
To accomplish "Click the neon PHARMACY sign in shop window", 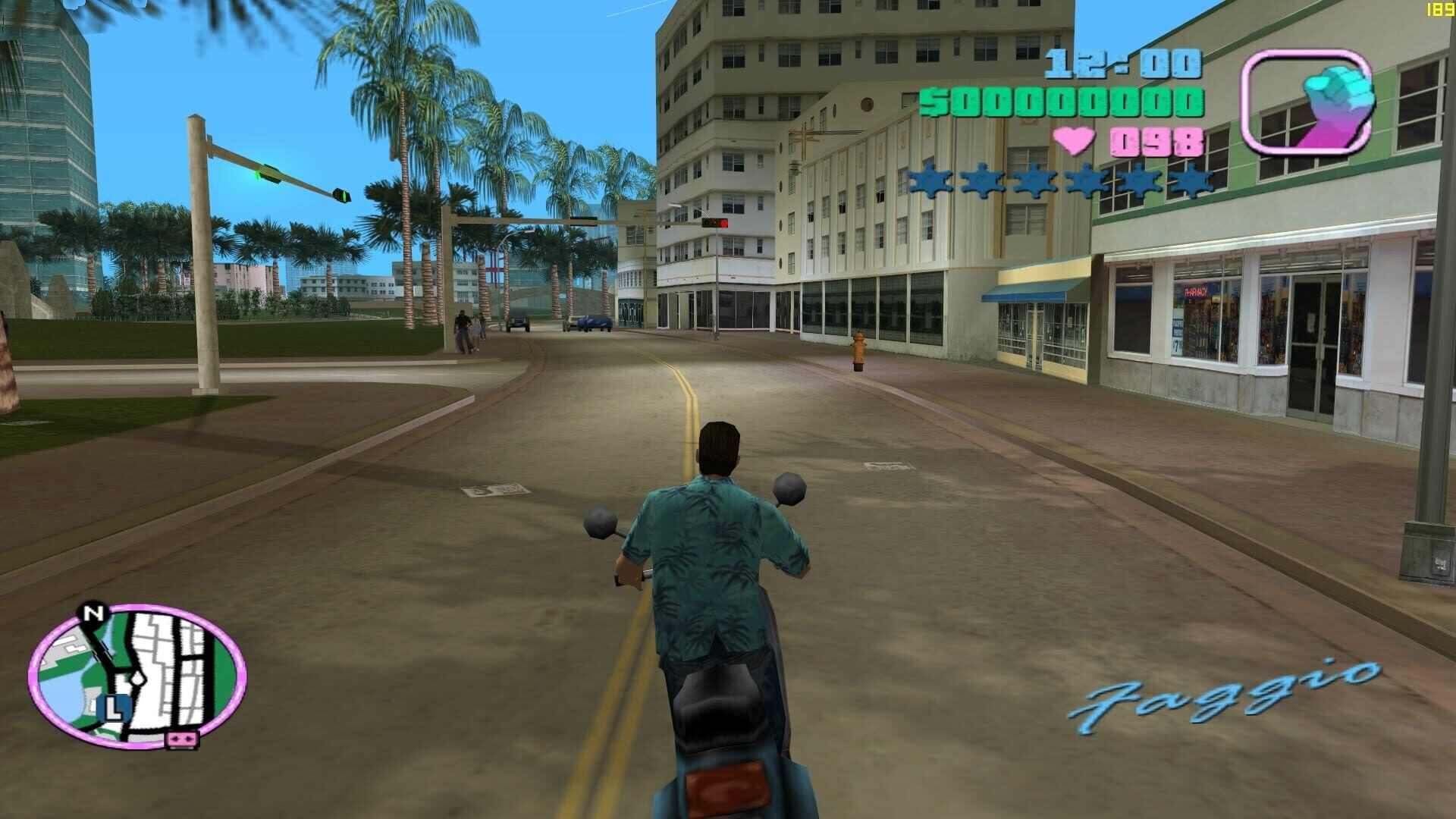I will (x=1196, y=292).
